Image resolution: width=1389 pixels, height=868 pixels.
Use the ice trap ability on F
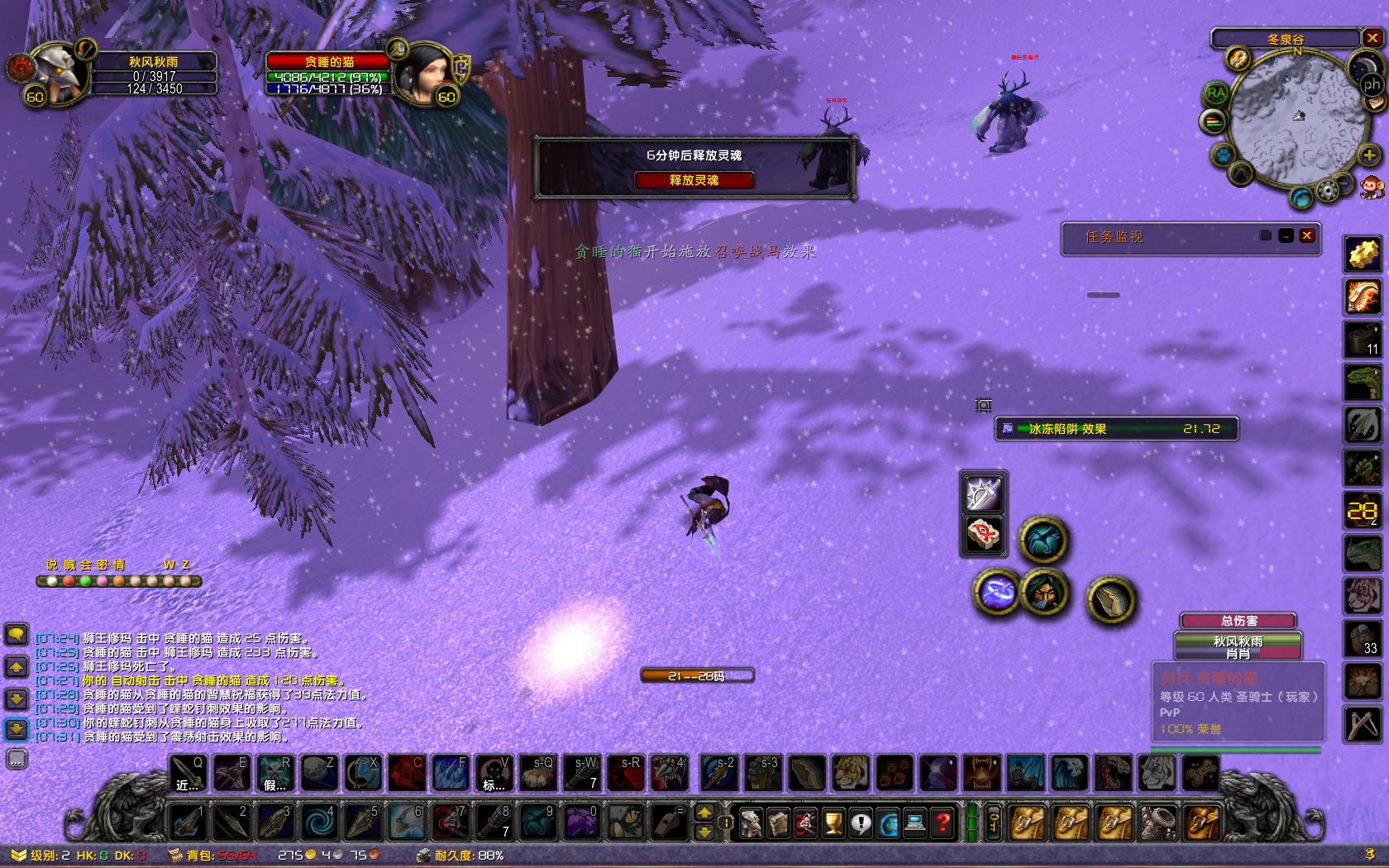[451, 773]
